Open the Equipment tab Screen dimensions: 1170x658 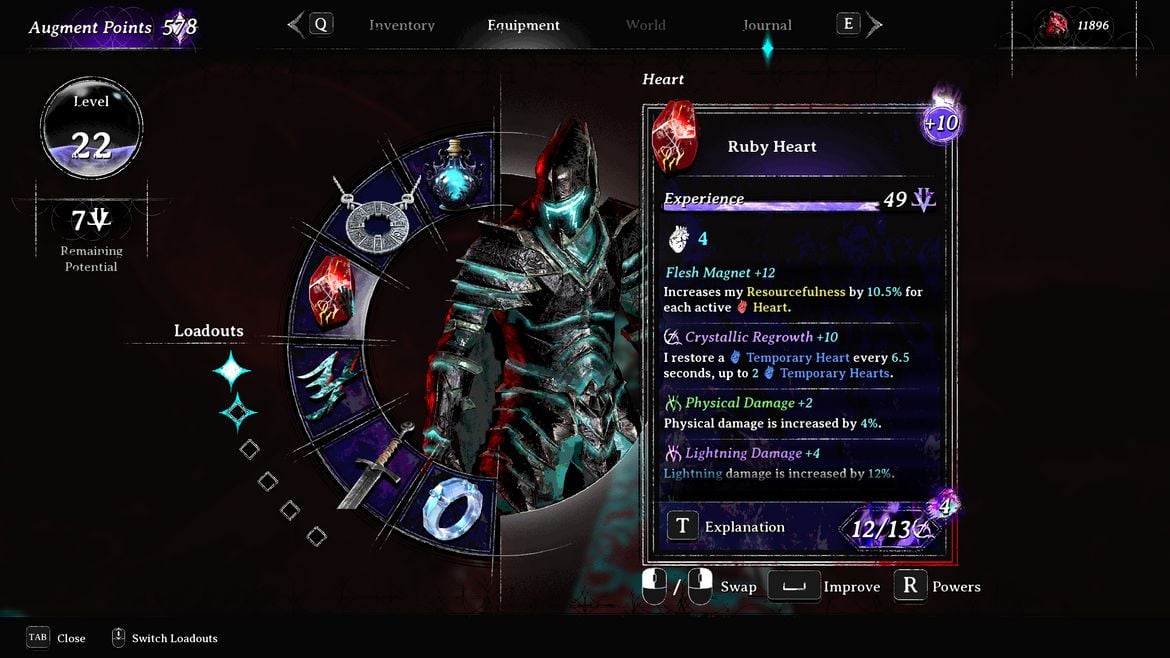(523, 25)
